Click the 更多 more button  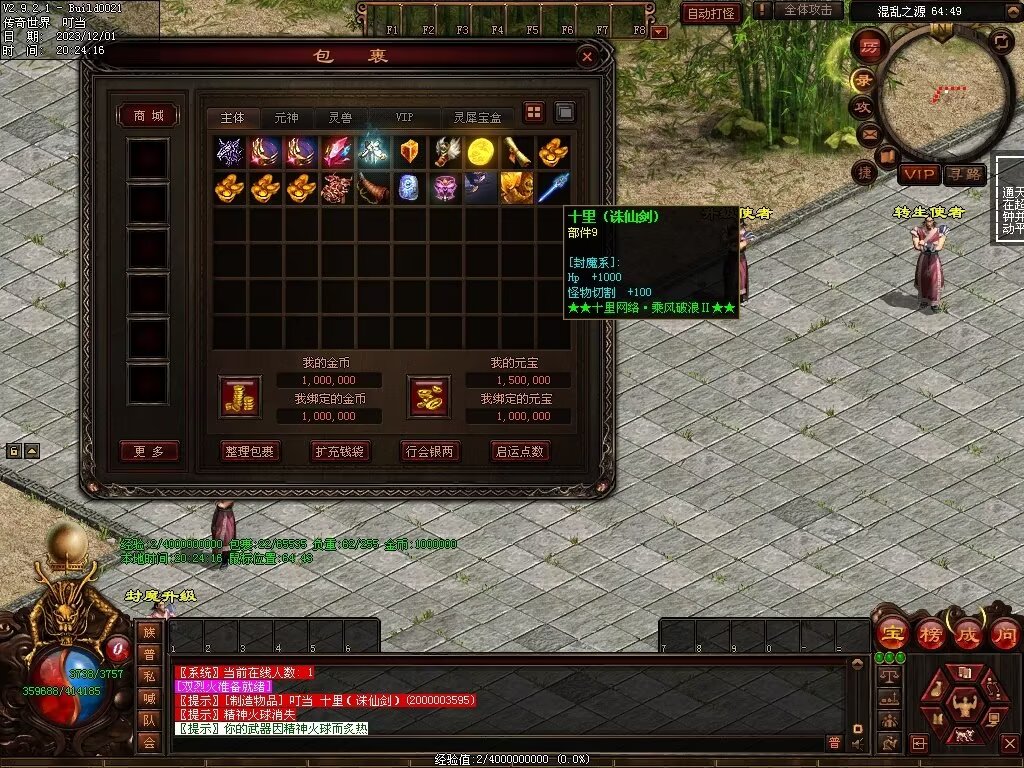(148, 451)
